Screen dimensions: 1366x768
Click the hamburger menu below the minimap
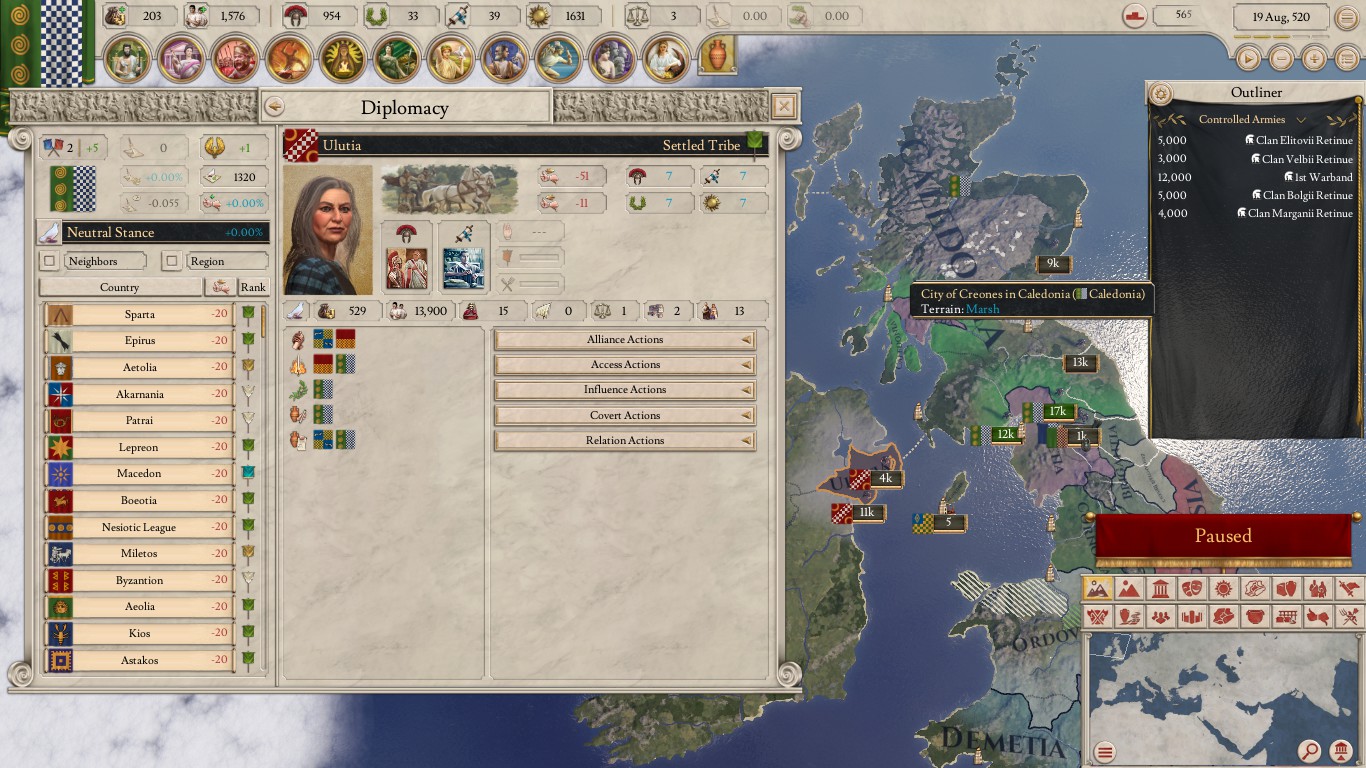1105,751
